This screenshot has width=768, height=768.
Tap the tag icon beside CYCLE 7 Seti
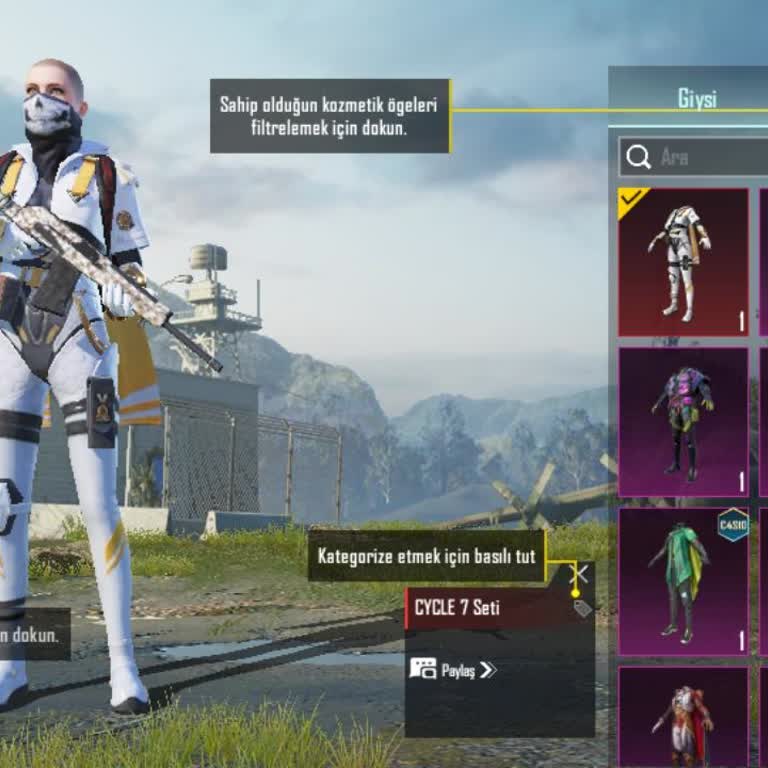583,608
